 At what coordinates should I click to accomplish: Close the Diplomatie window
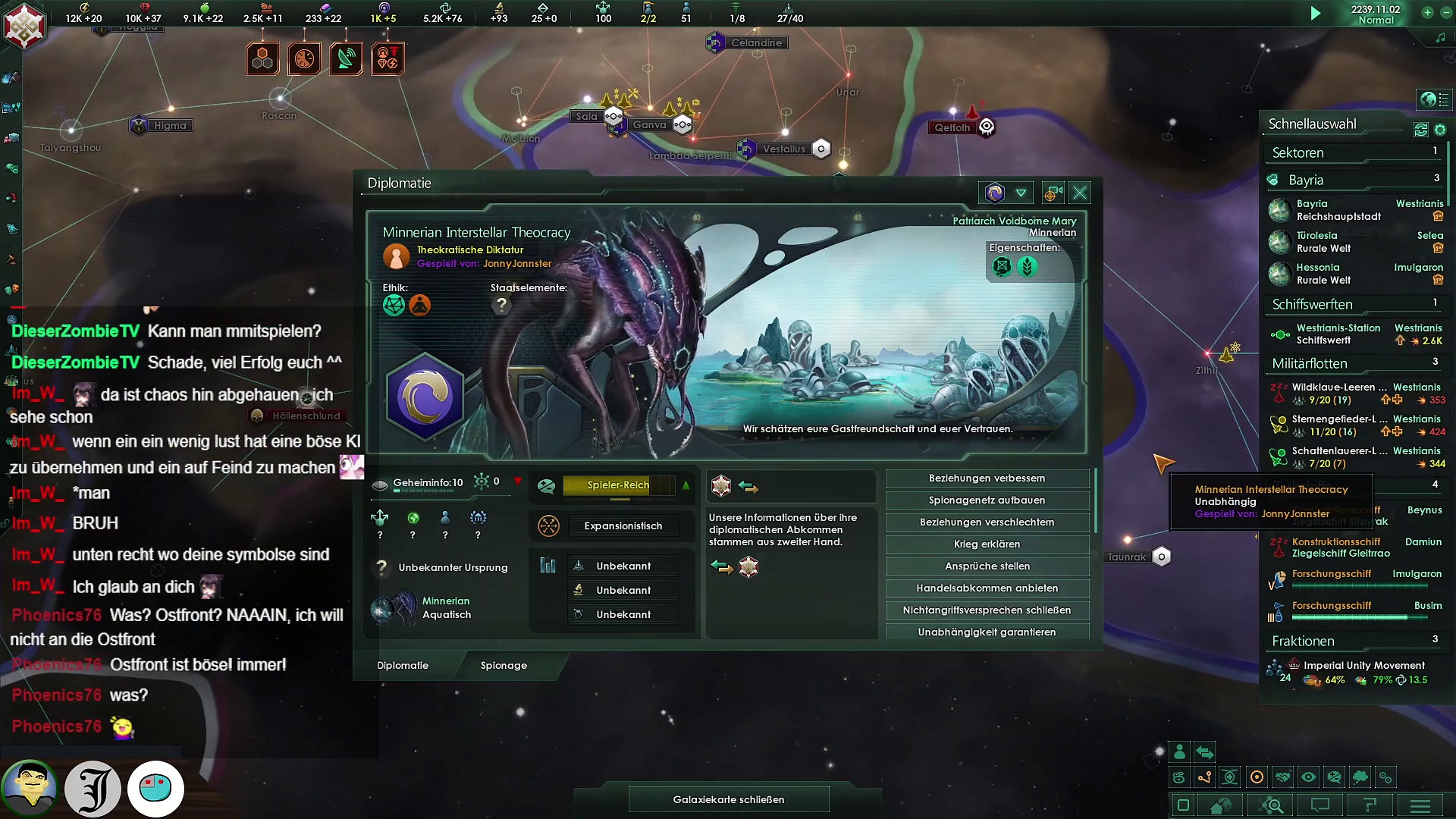tap(1080, 193)
